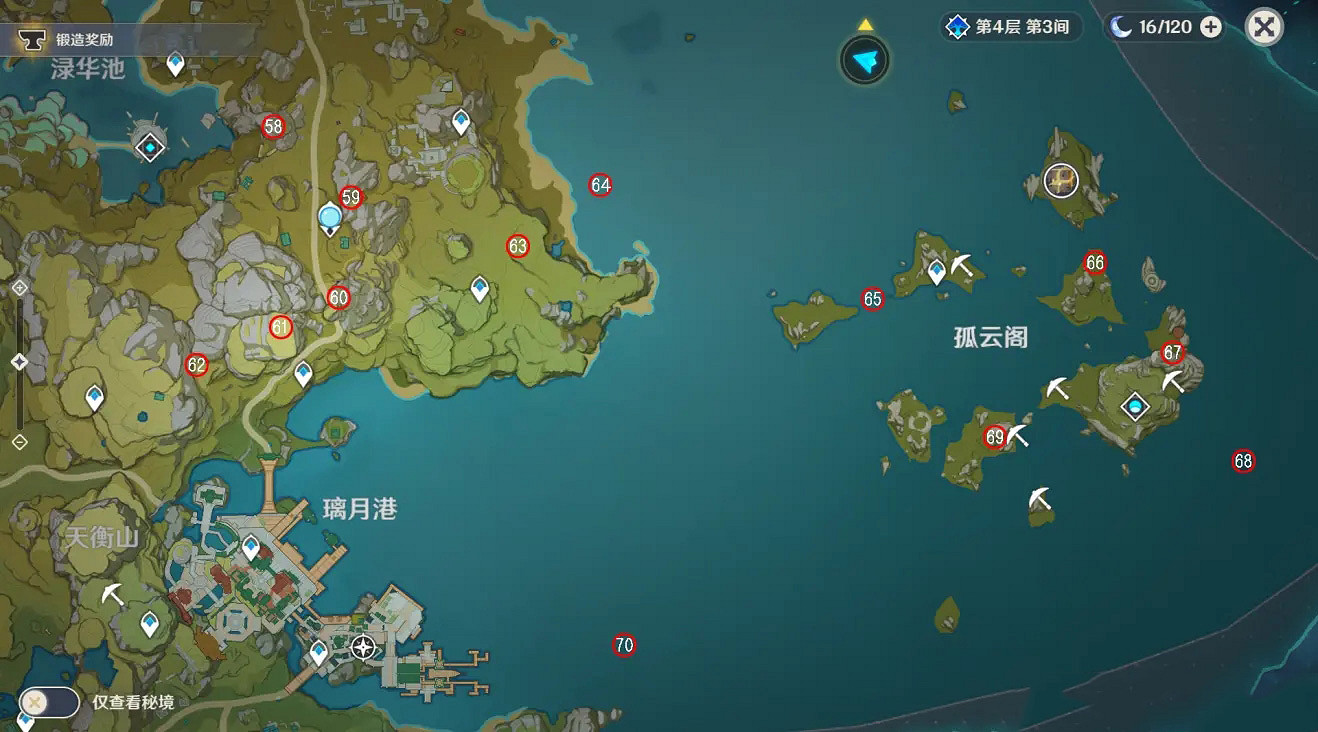
Task: Click the map pin labeled 70
Action: pyautogui.click(x=623, y=644)
